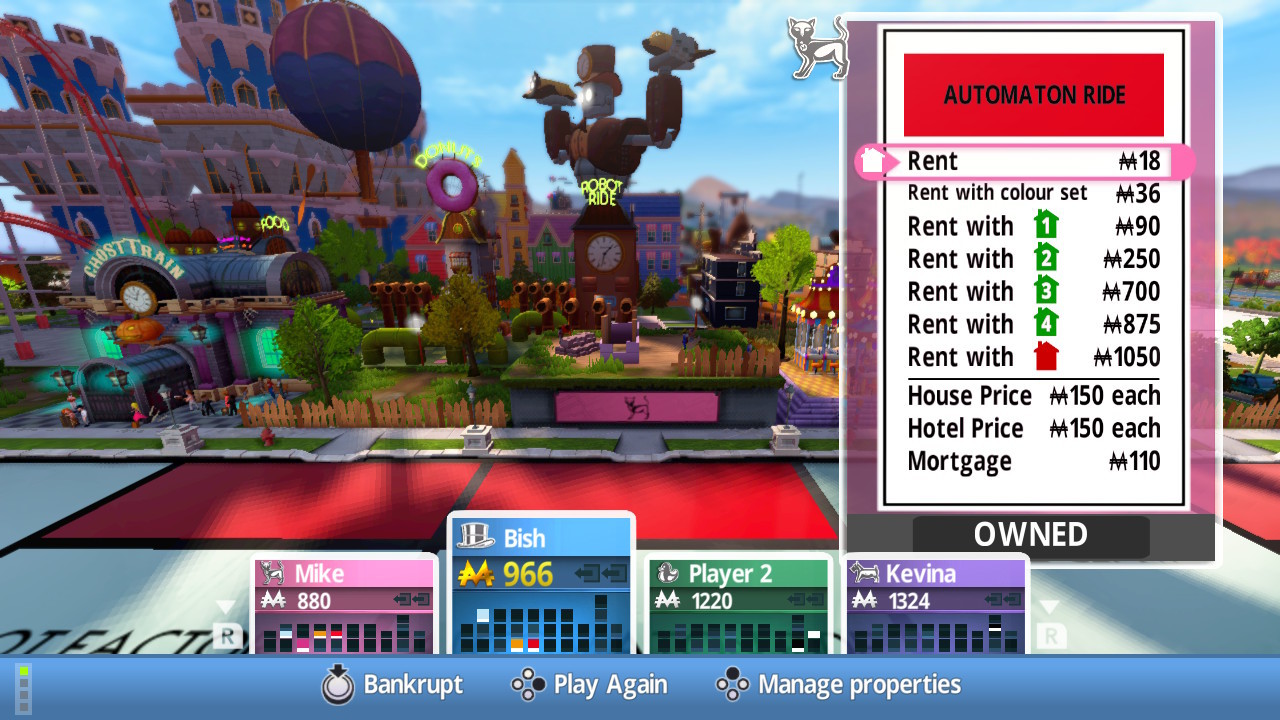The height and width of the screenshot is (720, 1280).
Task: Select Player 2's duck token icon
Action: point(667,574)
